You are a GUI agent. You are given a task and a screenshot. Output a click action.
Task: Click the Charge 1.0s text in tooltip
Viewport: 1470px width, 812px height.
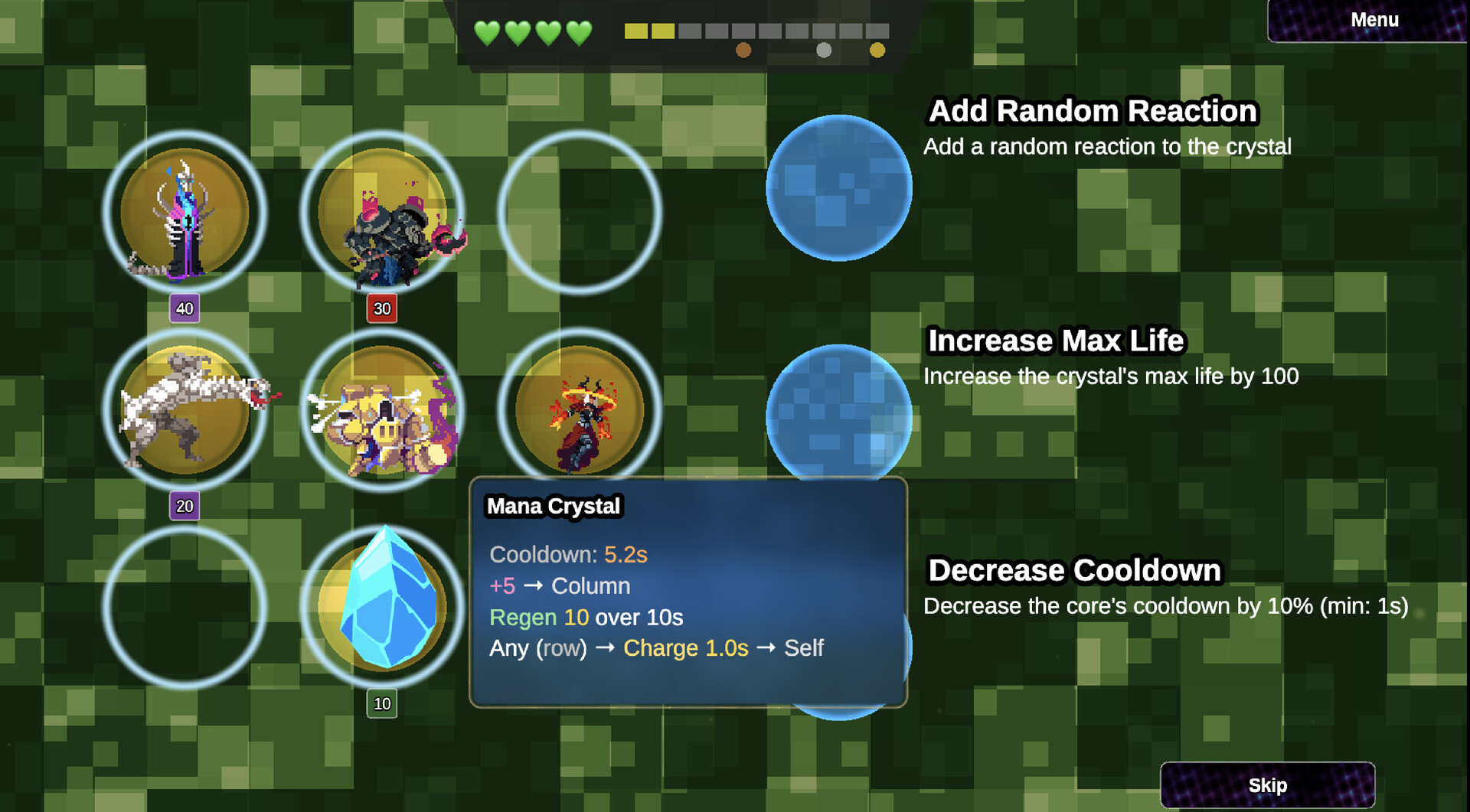(x=685, y=648)
